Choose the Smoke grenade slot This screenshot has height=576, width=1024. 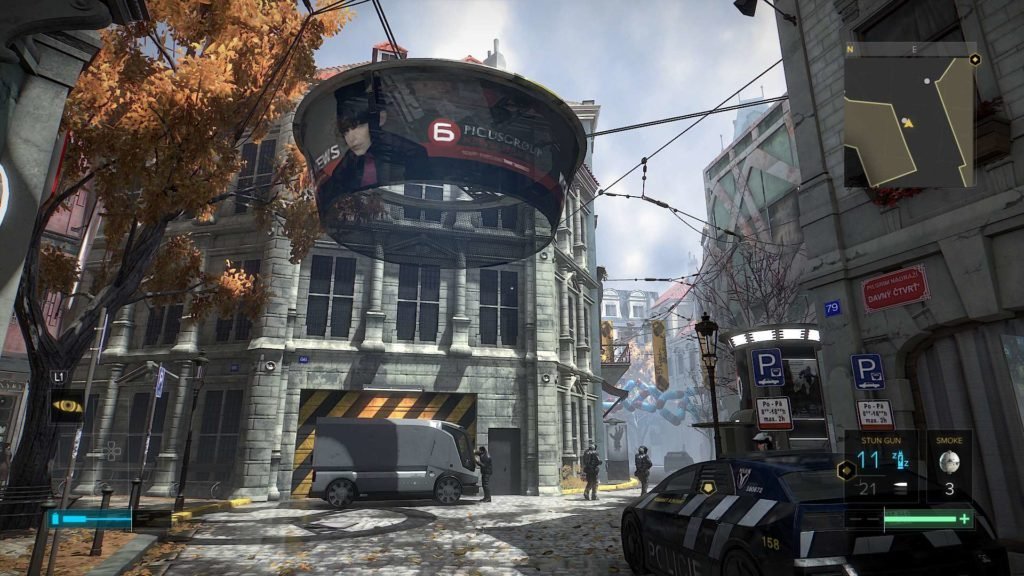pyautogui.click(x=948, y=465)
